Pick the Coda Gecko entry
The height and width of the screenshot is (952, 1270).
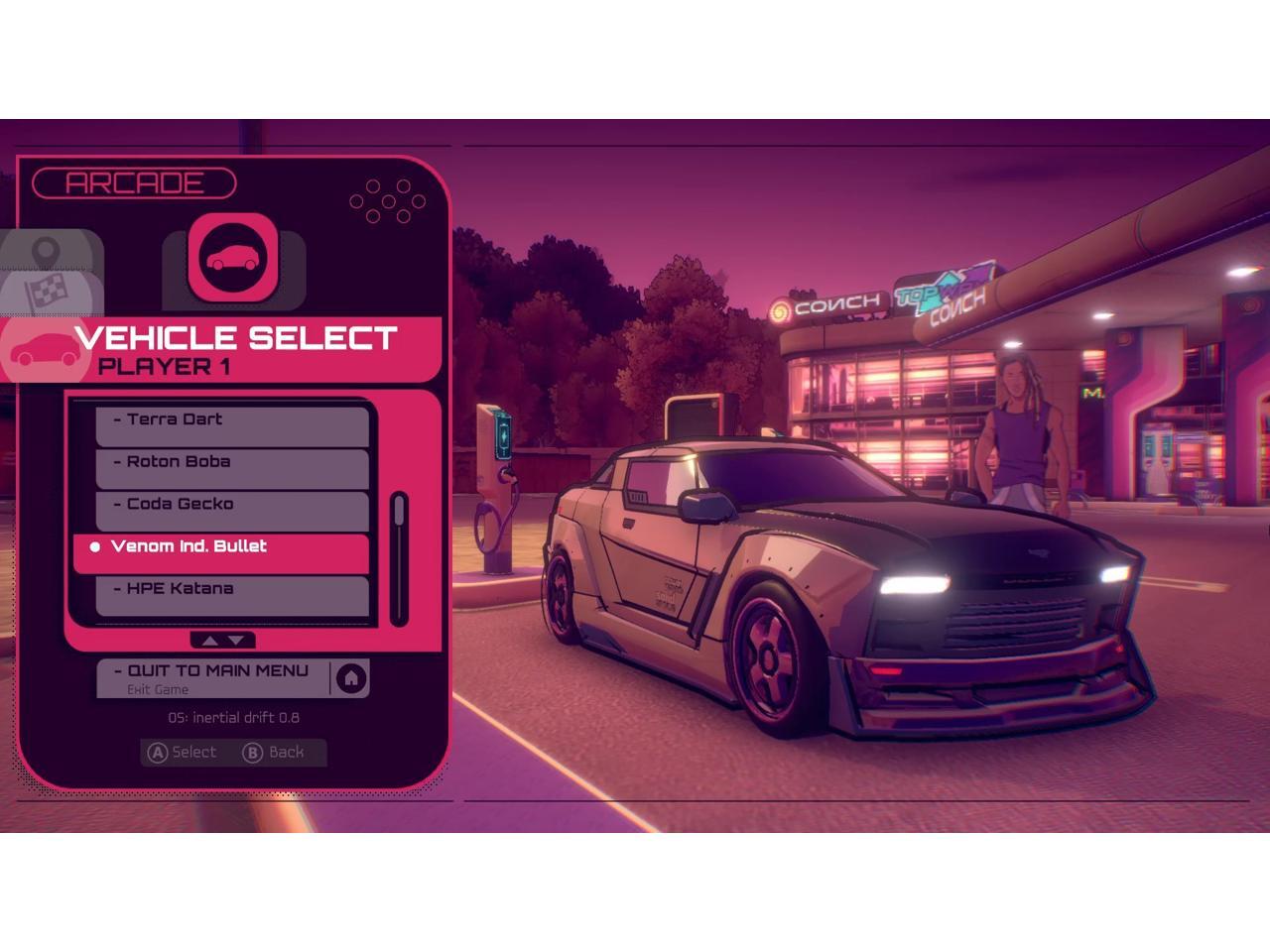tap(232, 505)
